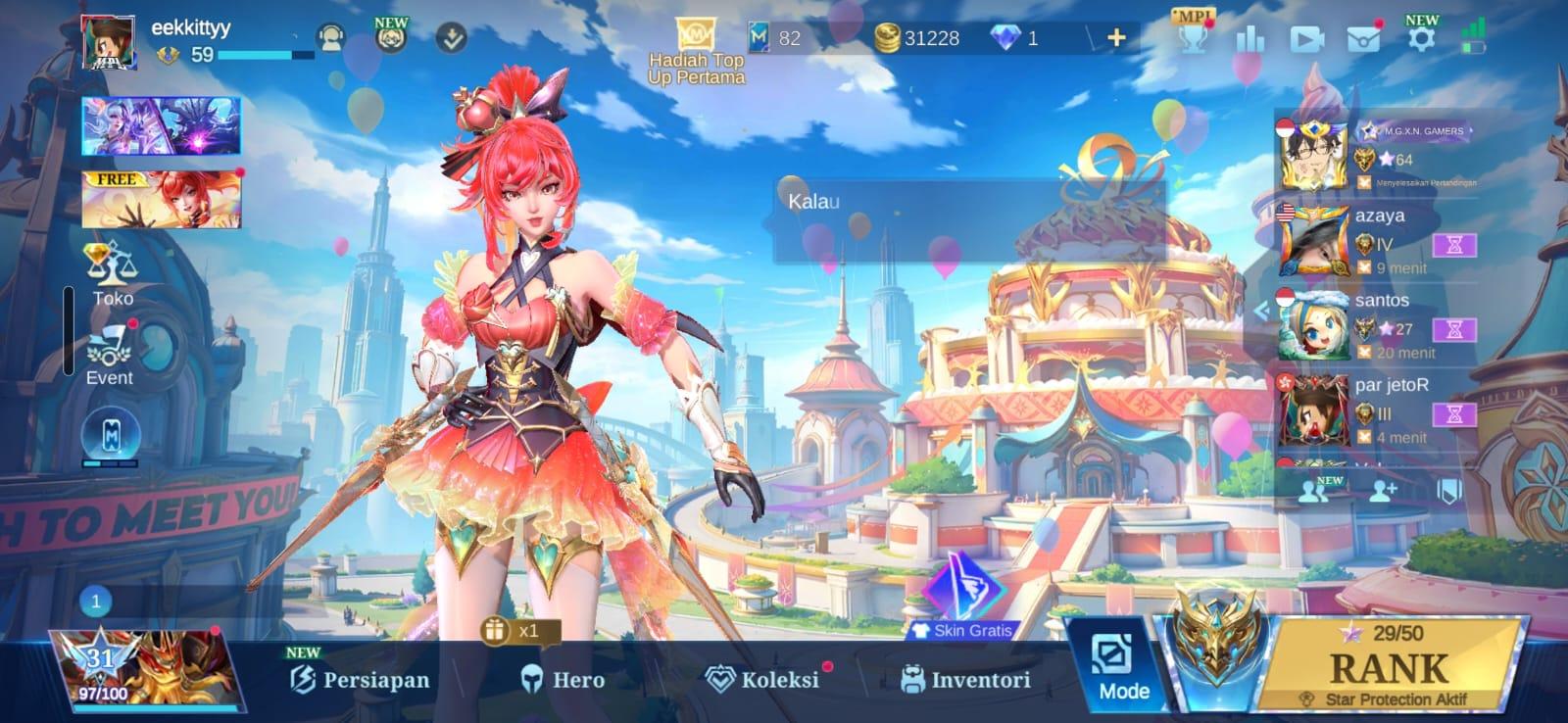
Task: Tap the + to purchase diamonds
Action: point(1114,39)
